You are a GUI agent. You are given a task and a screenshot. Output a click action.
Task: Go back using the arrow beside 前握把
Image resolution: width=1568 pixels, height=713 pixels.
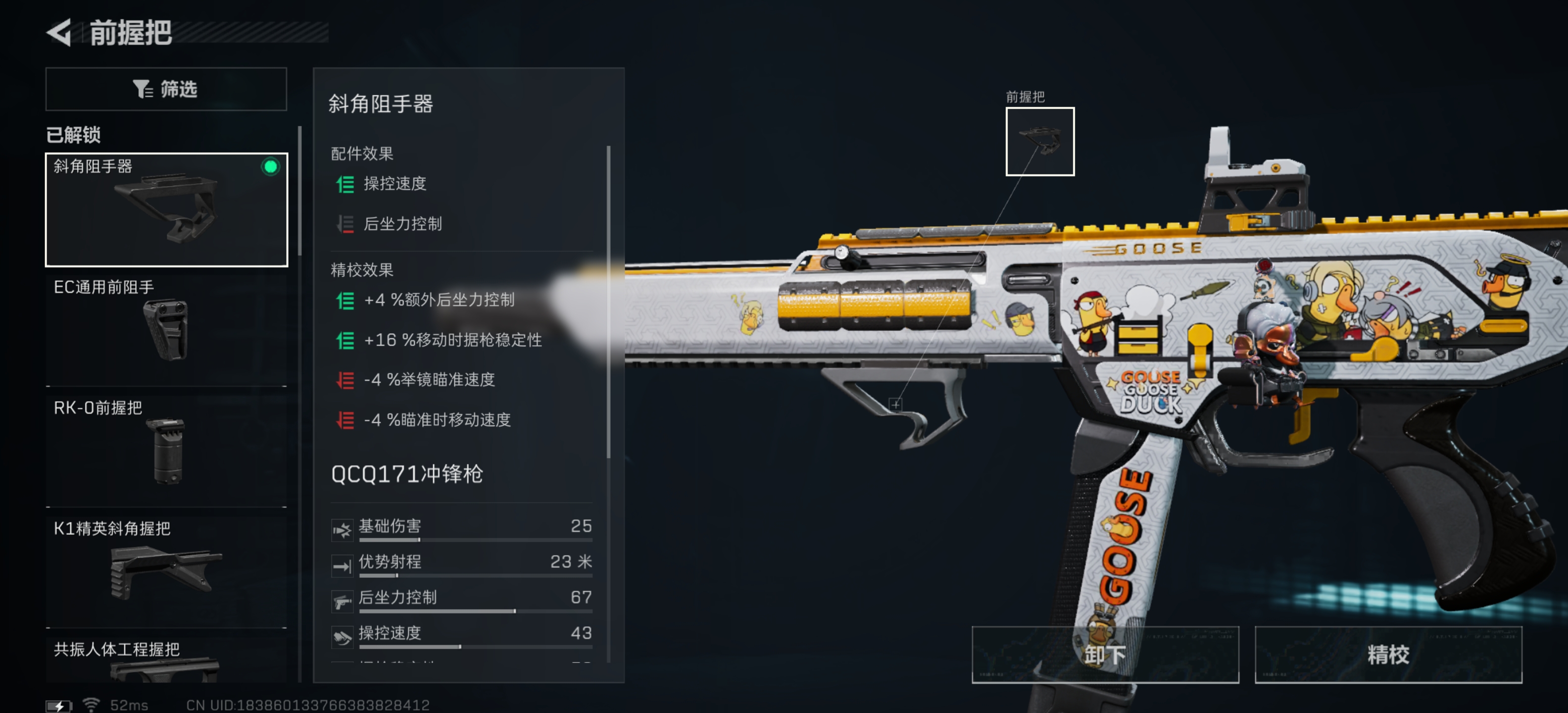[60, 33]
